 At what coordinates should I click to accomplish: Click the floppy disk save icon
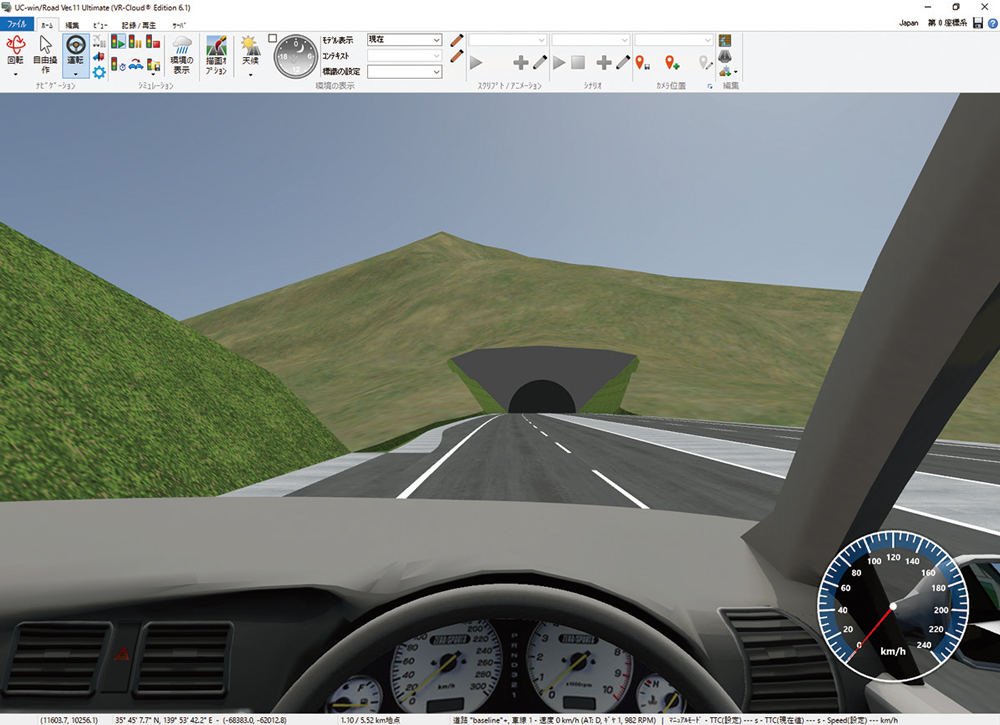click(978, 22)
